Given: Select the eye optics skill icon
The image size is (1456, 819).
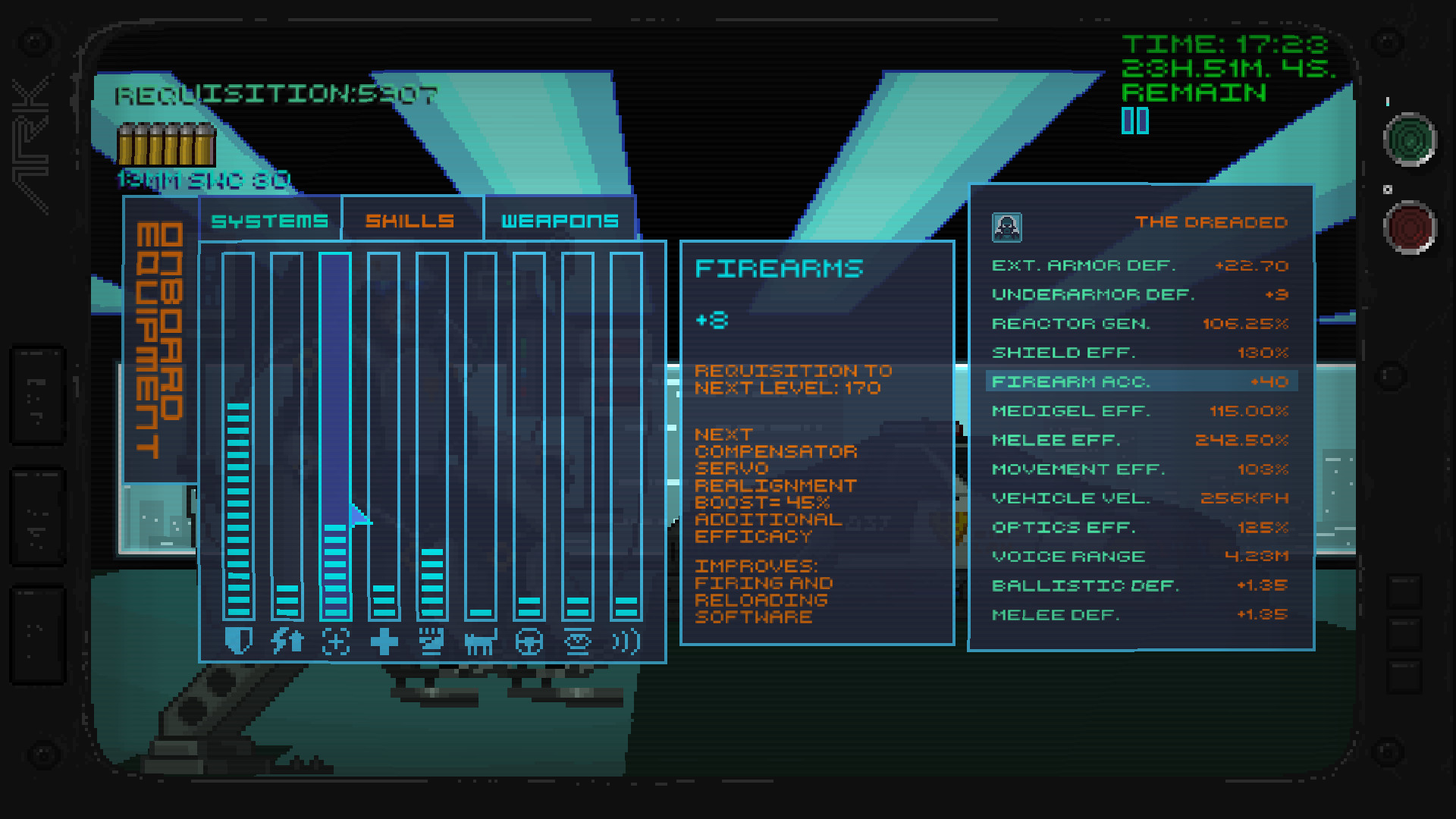Looking at the screenshot, I should pos(577,641).
